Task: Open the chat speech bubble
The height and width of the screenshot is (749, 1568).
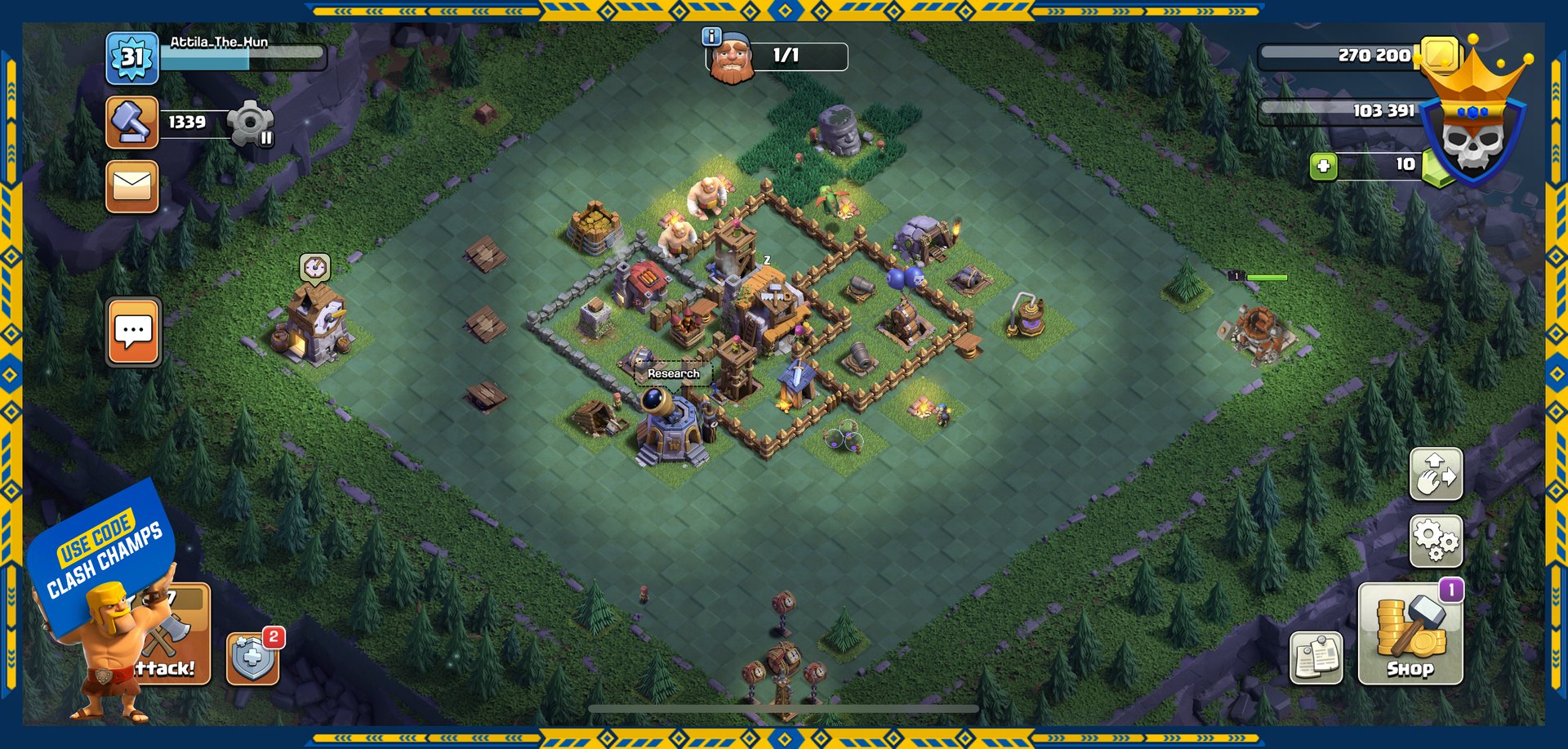Action: tap(133, 332)
